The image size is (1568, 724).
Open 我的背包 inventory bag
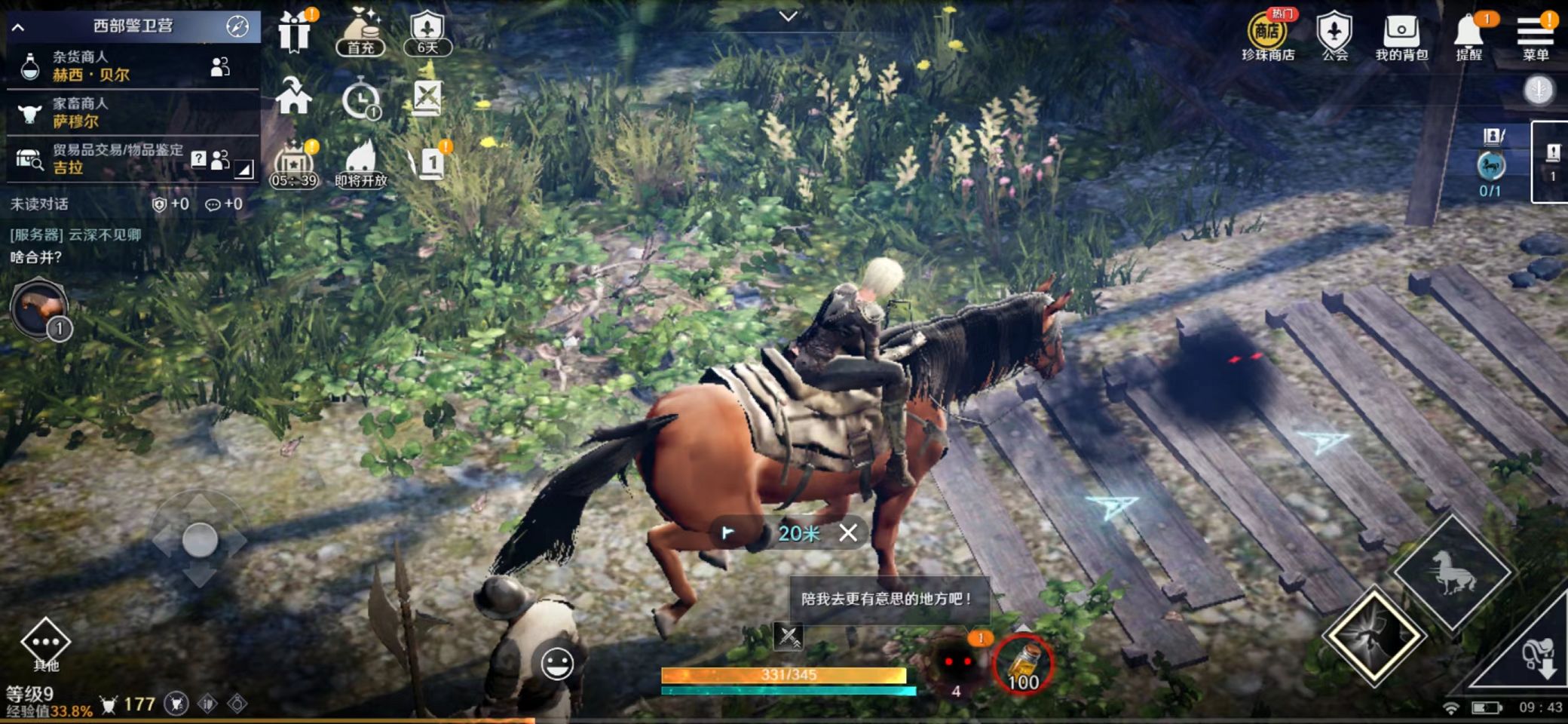[1401, 36]
